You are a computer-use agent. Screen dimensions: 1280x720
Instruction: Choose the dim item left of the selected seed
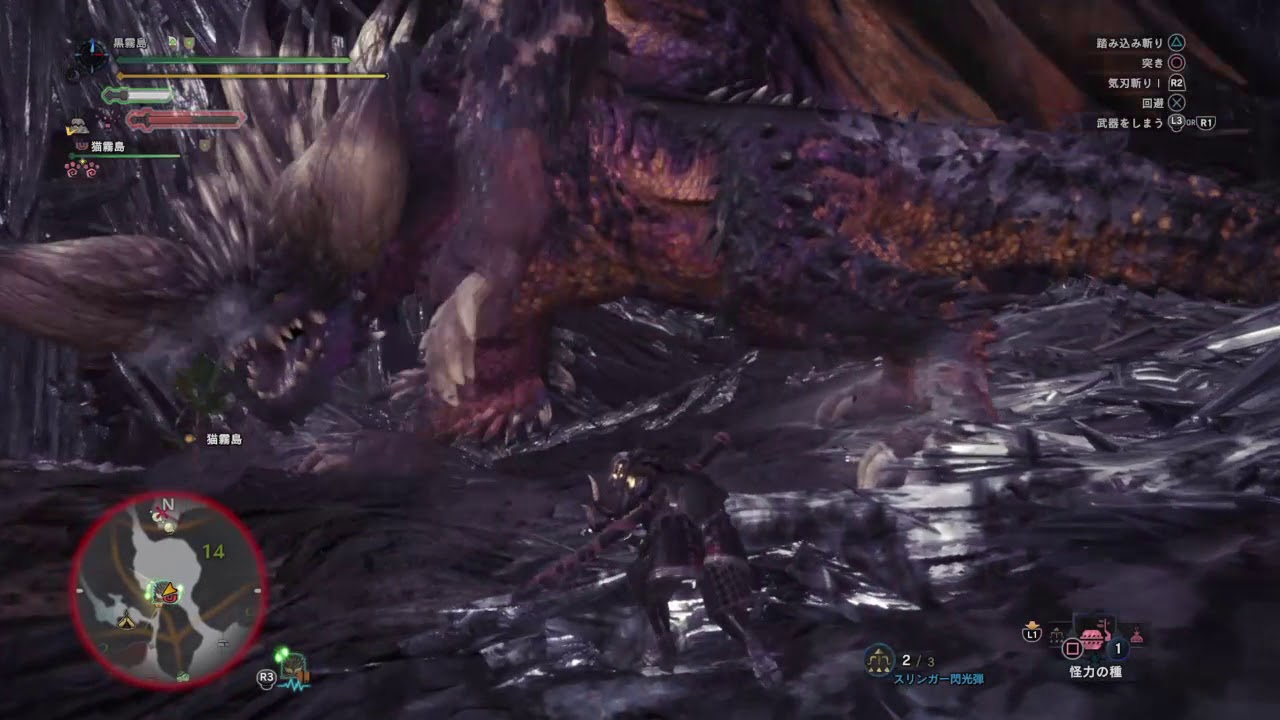[1056, 634]
